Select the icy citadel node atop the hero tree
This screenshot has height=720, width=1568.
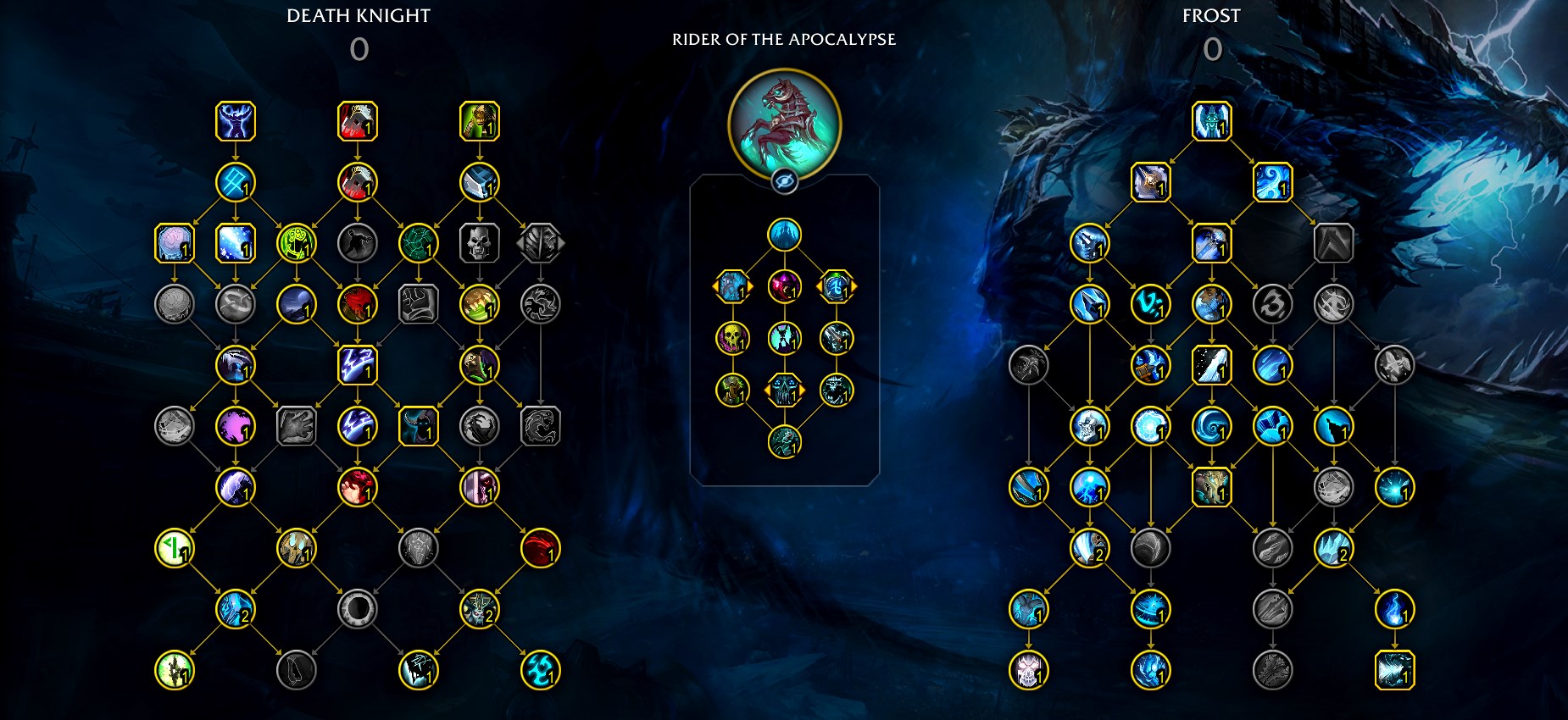coord(784,235)
